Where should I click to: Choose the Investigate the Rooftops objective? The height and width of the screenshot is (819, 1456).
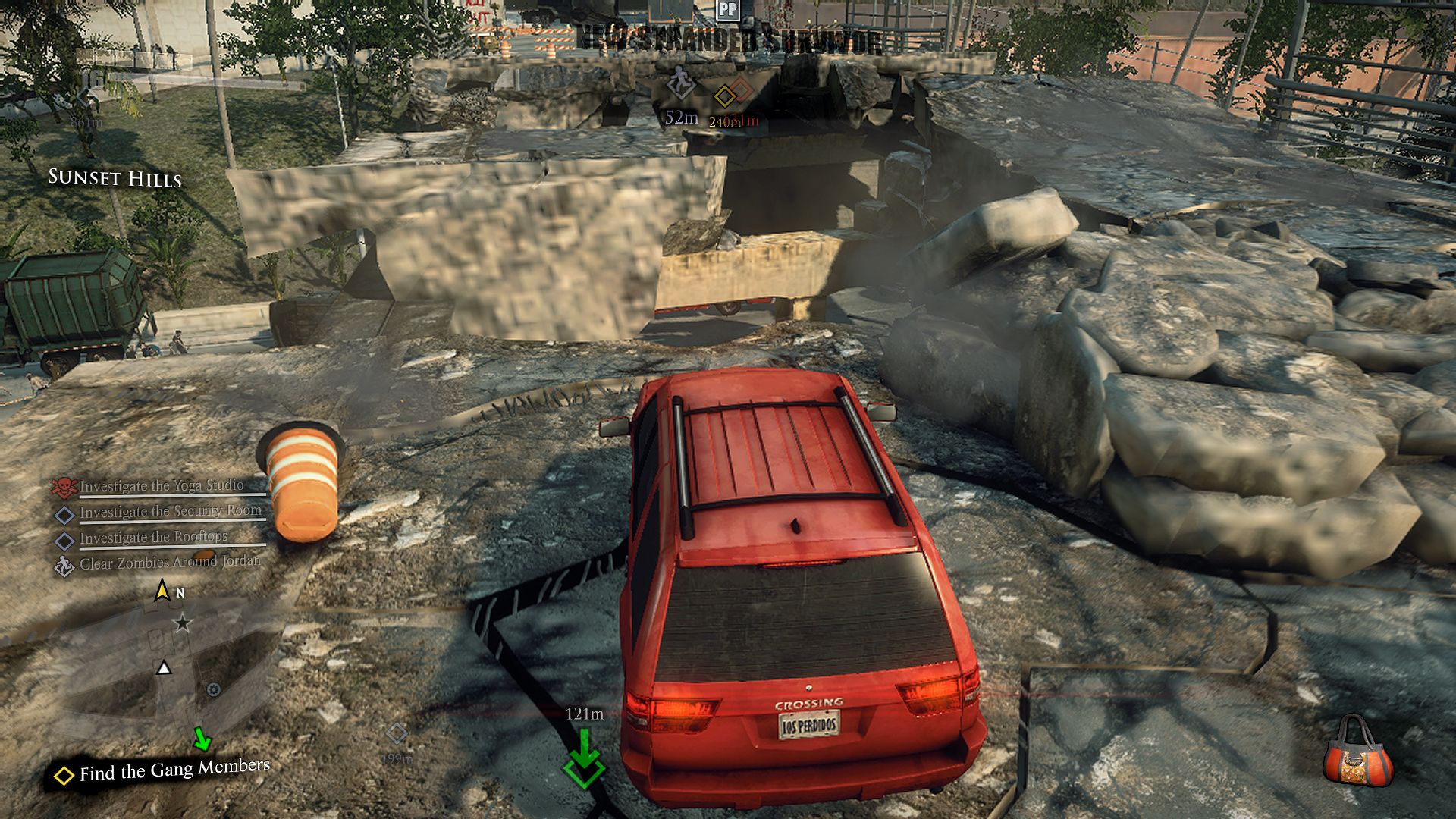click(153, 538)
